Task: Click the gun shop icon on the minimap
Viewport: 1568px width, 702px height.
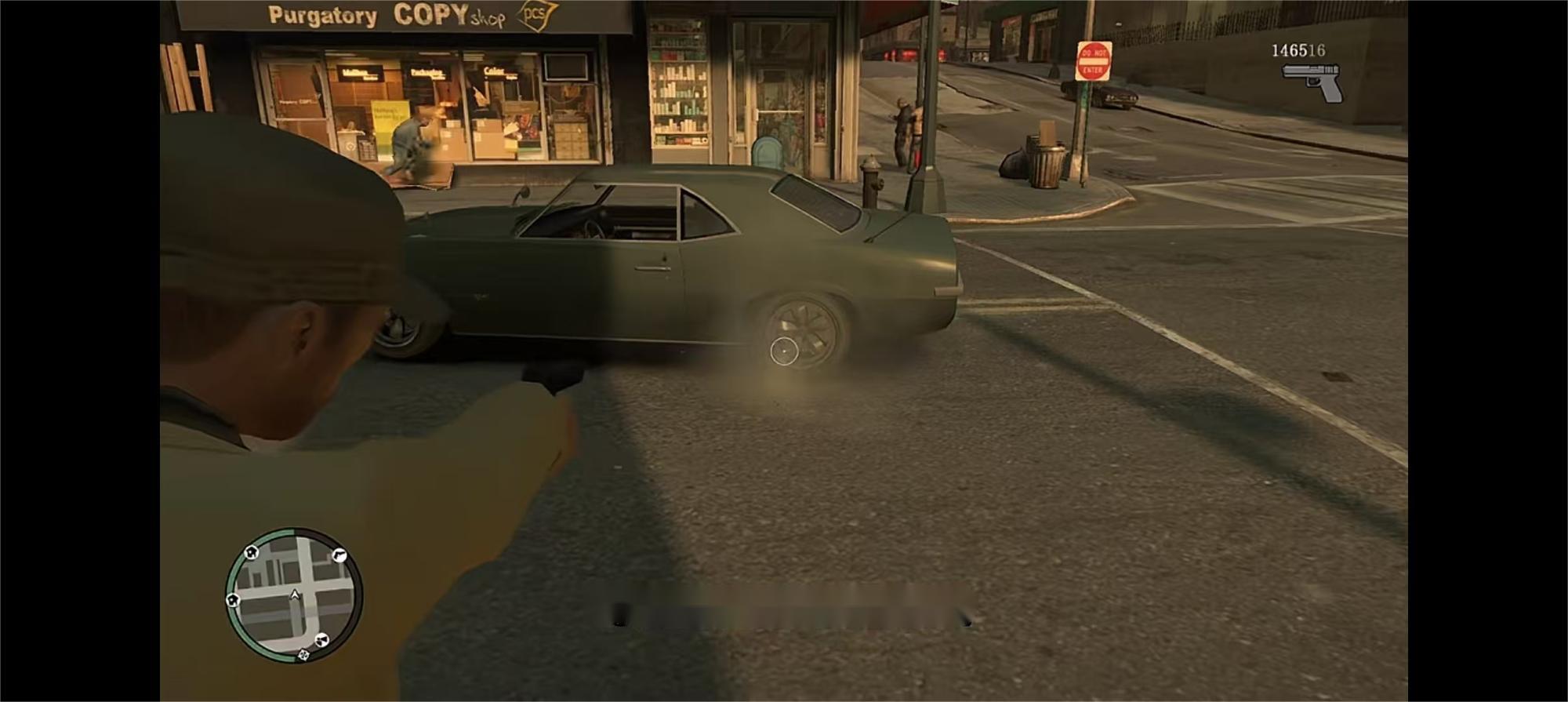Action: (x=338, y=556)
